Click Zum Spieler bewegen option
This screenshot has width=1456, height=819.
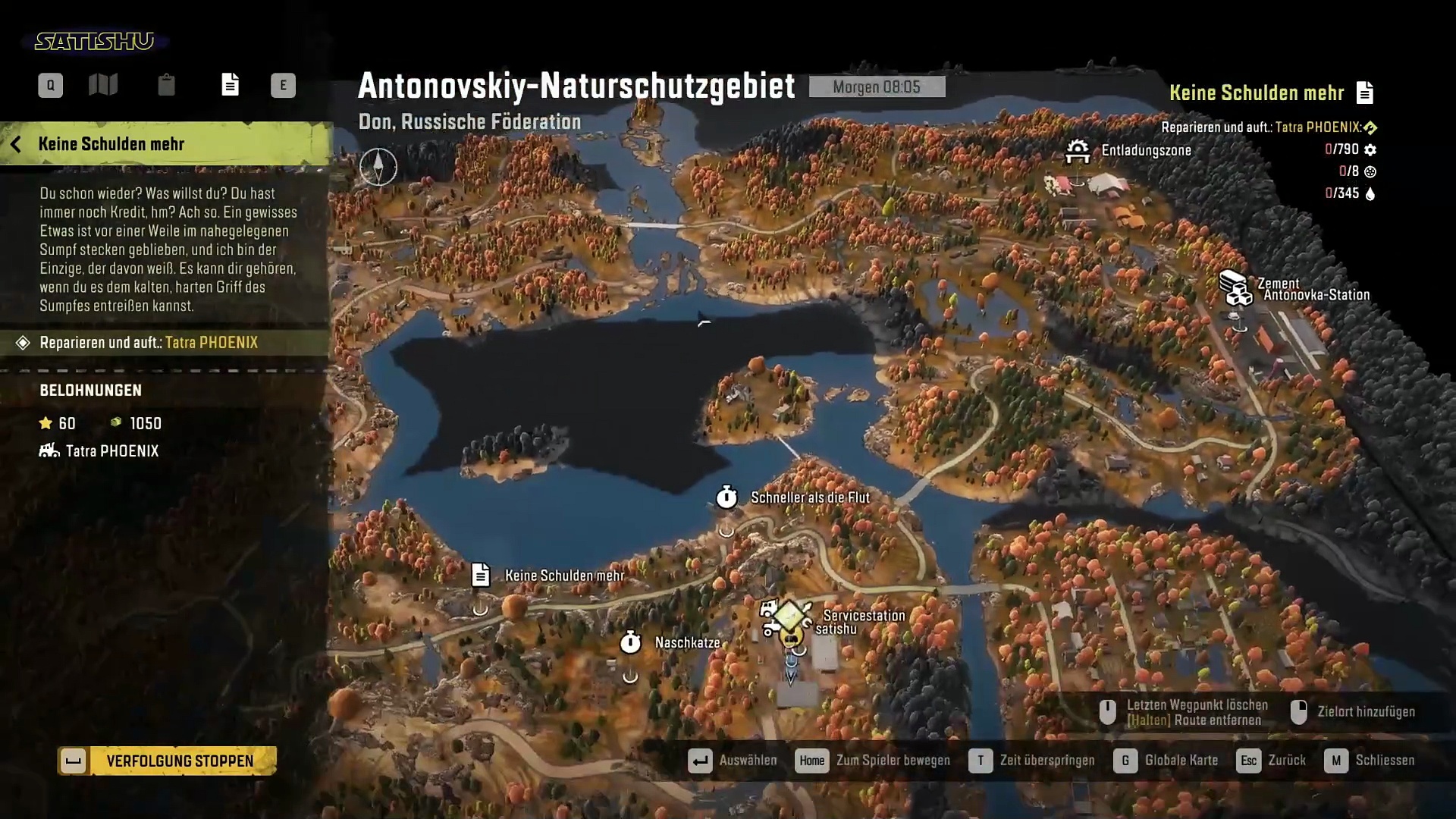[x=873, y=761]
